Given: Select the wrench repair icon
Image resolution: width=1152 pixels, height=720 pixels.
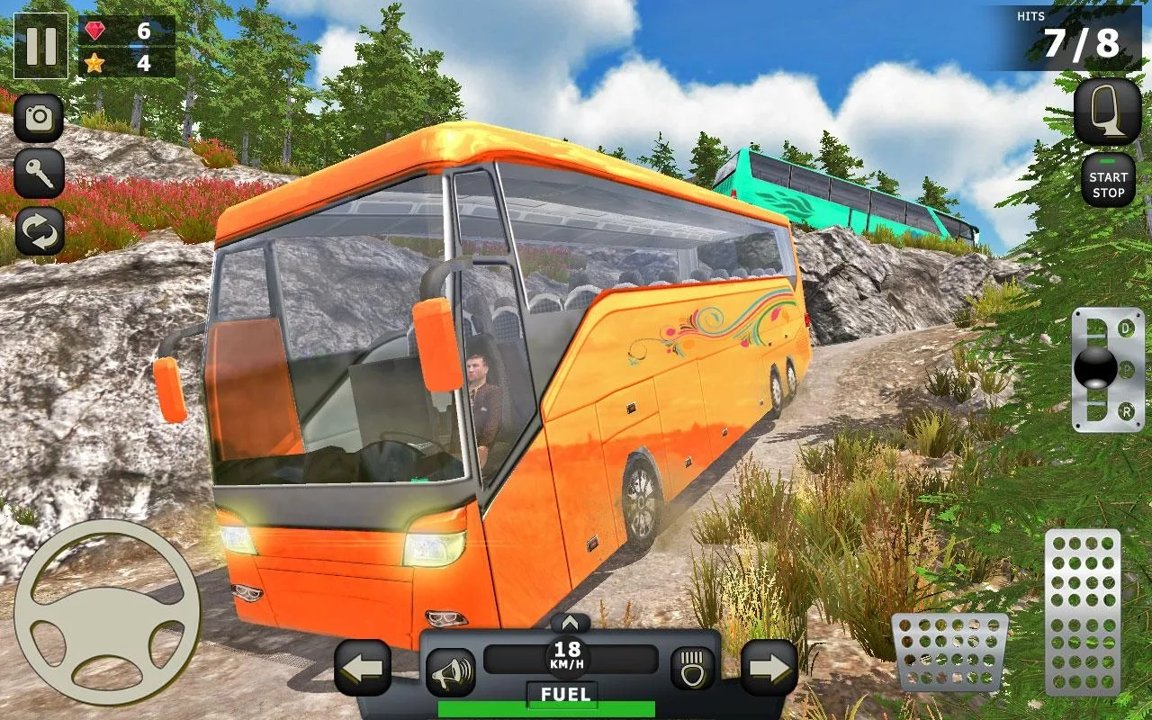Looking at the screenshot, I should [39, 174].
